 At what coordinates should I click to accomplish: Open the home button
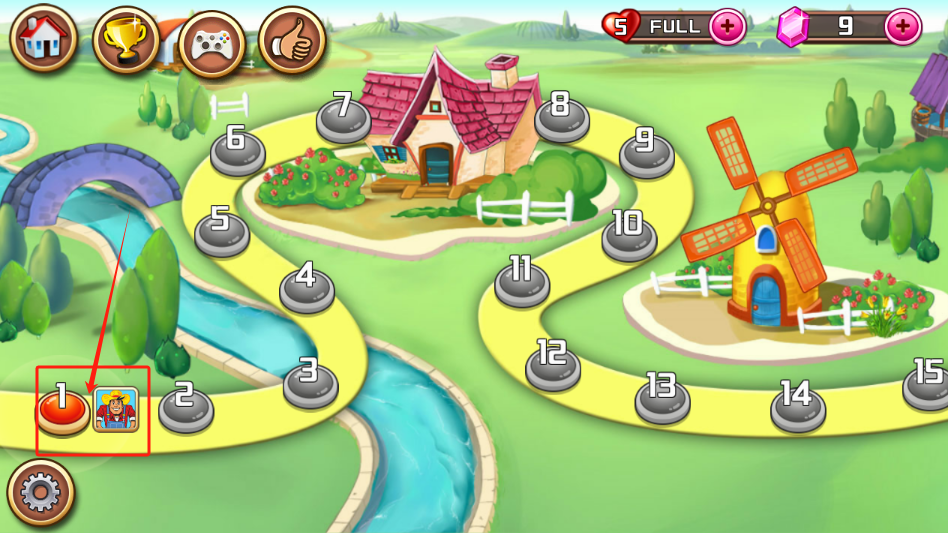coord(44,39)
